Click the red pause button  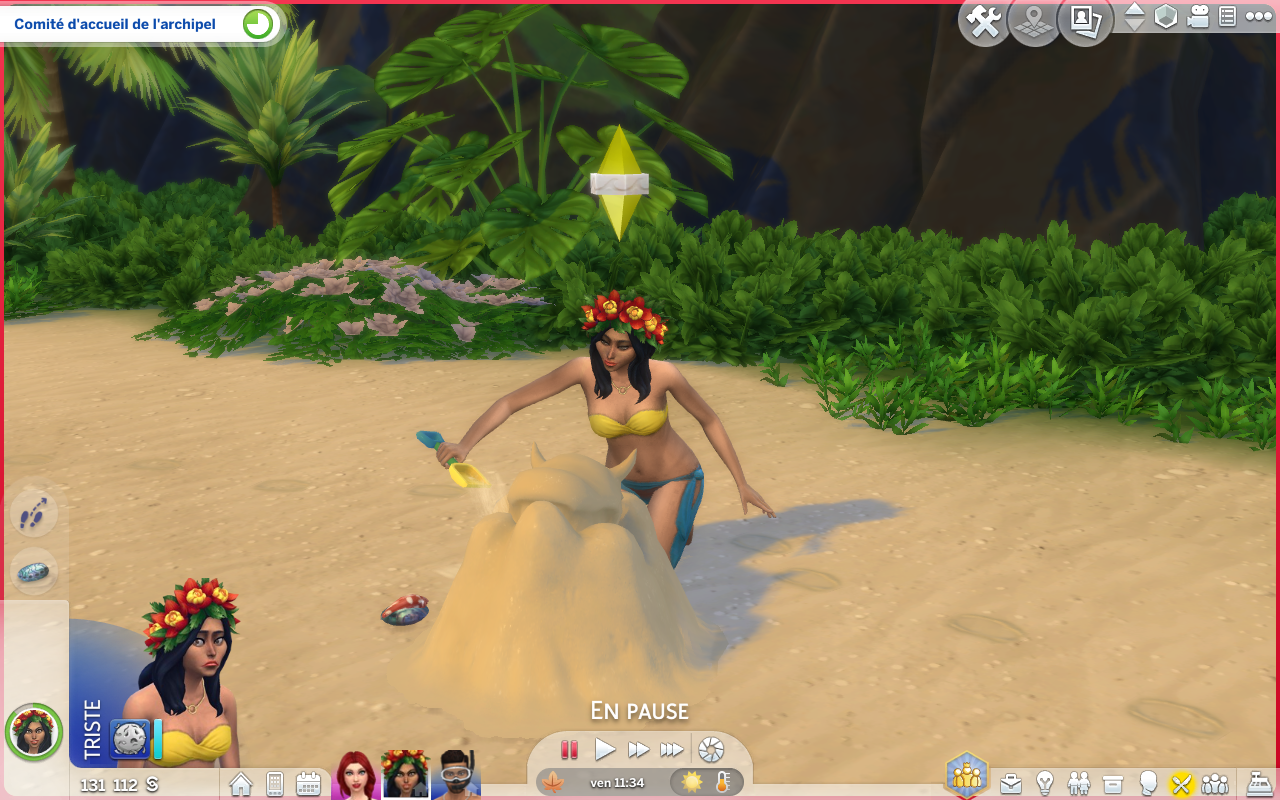pyautogui.click(x=569, y=749)
